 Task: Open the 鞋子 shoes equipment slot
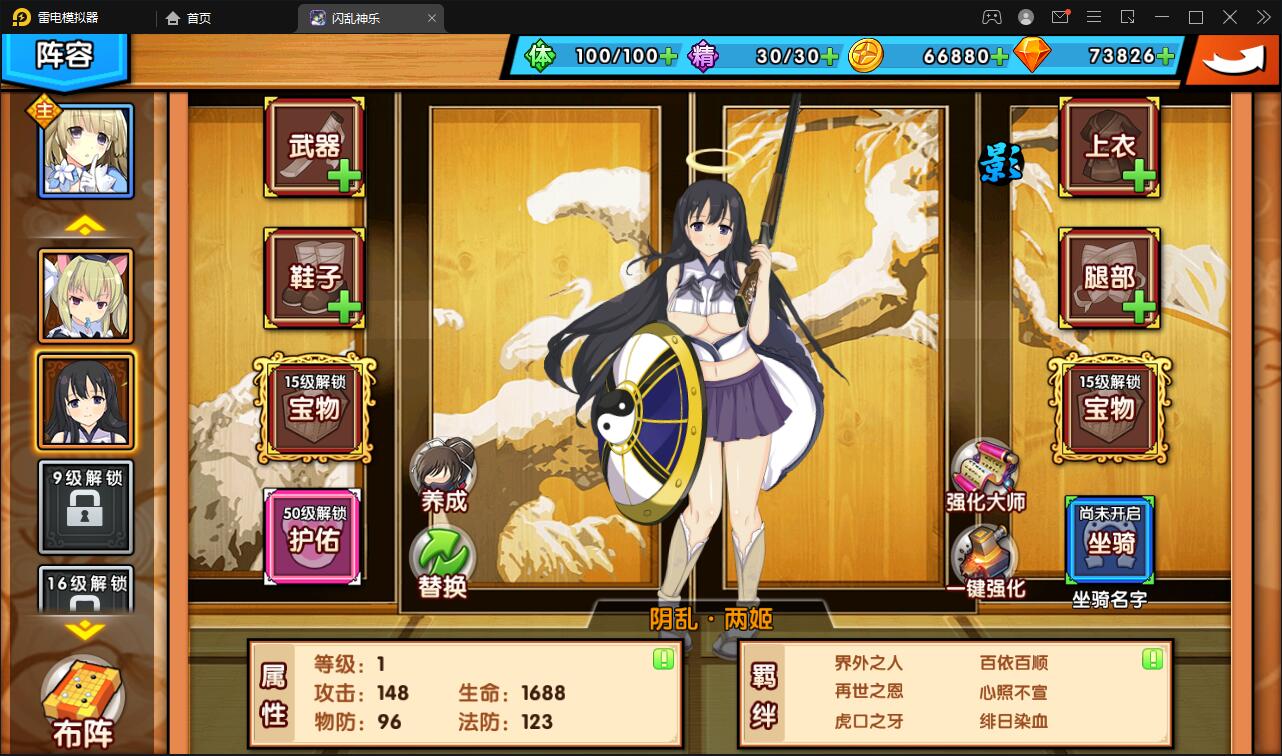point(313,278)
